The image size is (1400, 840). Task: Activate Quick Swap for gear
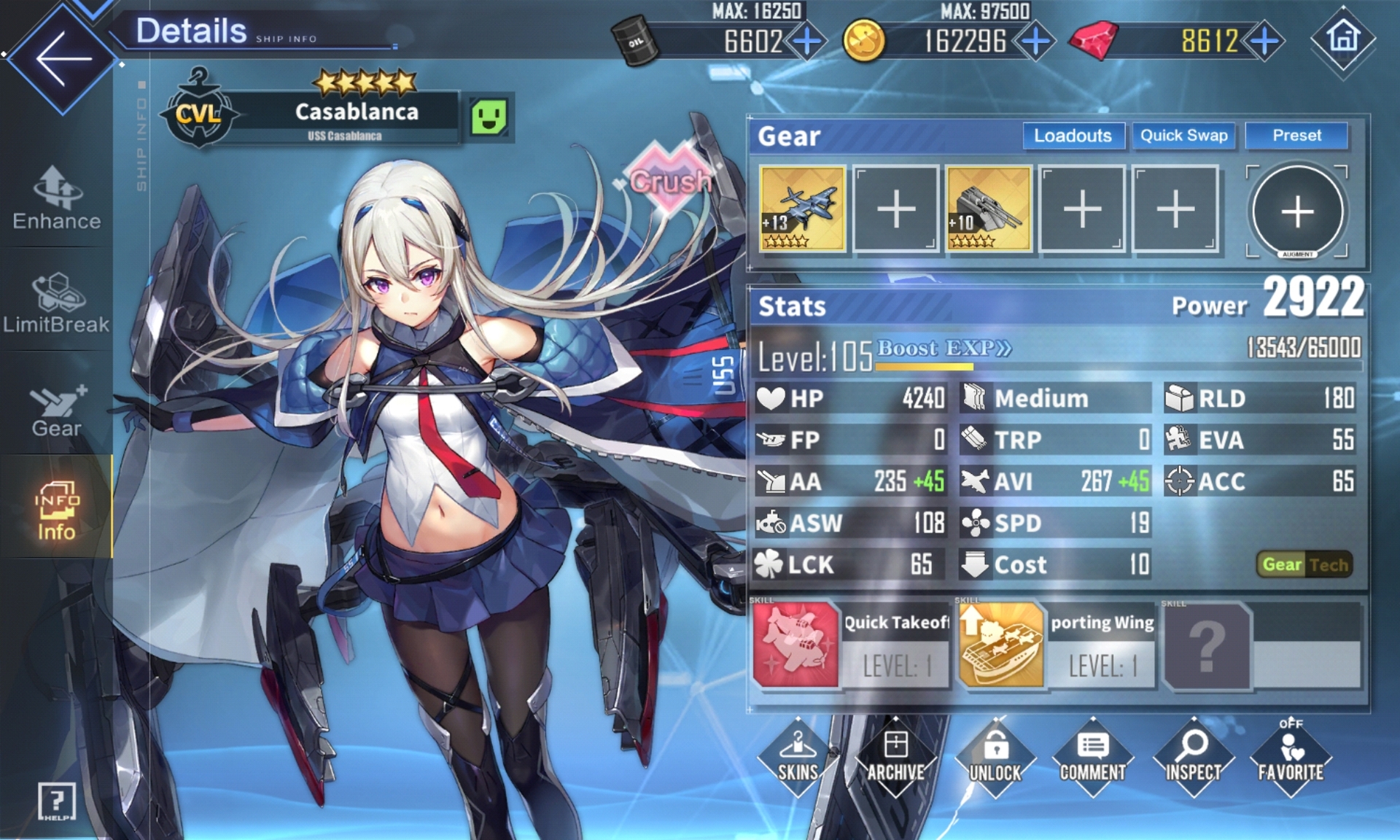click(1183, 136)
